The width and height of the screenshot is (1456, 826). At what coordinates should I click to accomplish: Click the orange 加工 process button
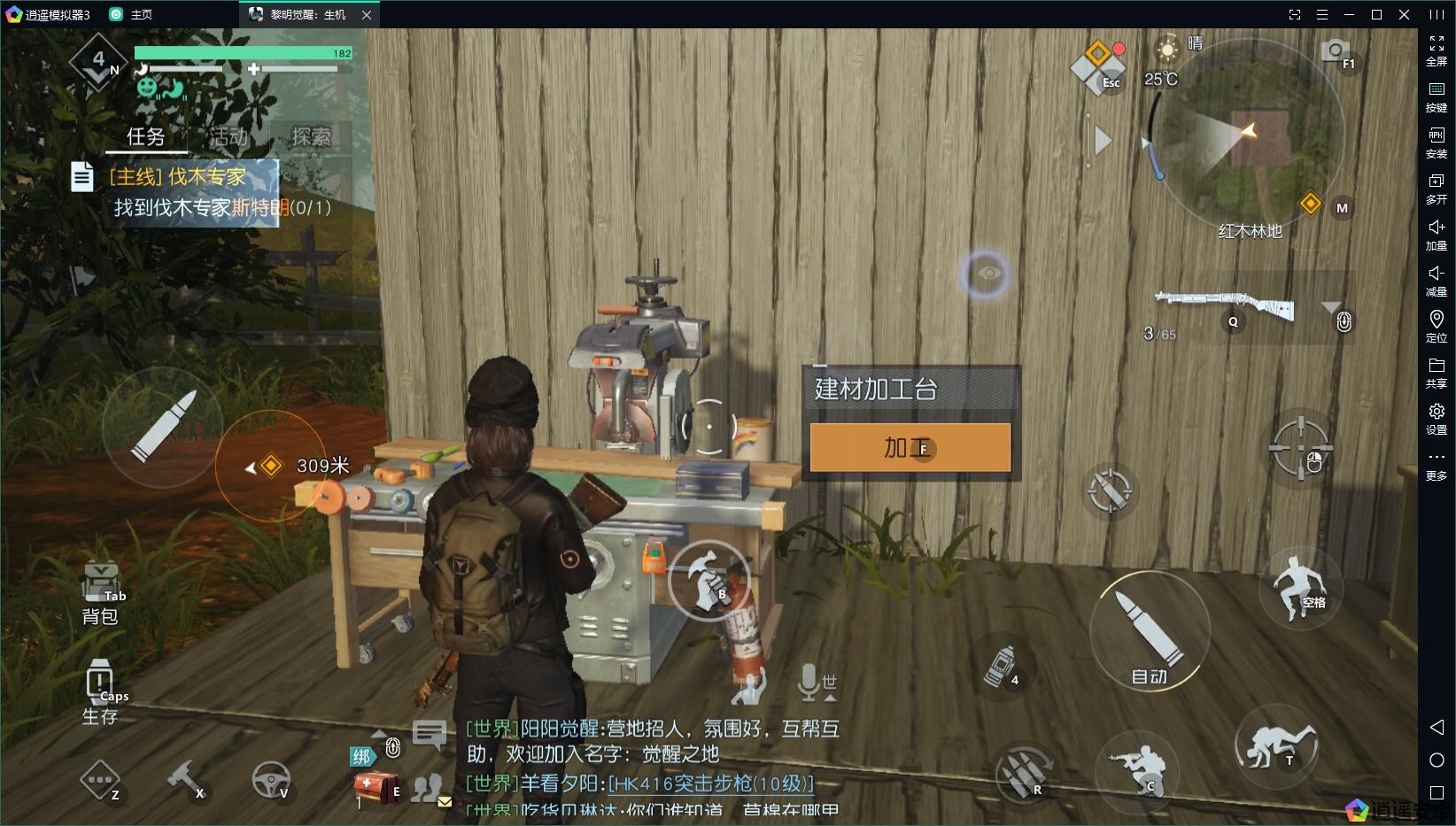coord(910,447)
